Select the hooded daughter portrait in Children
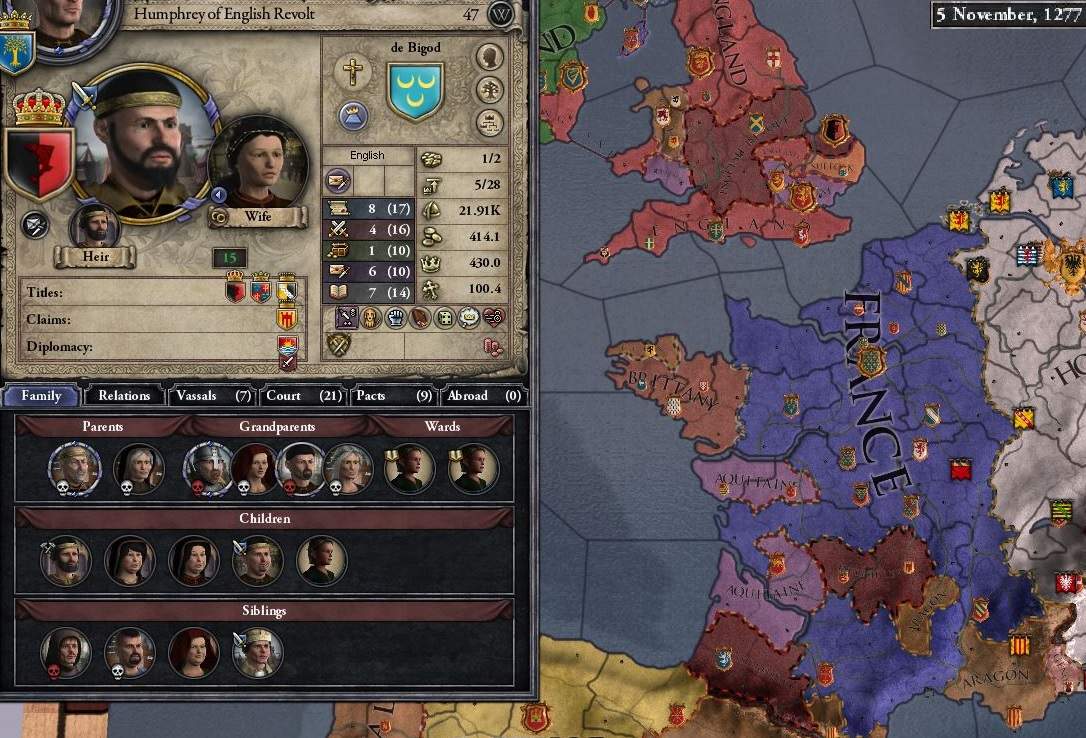 click(x=130, y=561)
